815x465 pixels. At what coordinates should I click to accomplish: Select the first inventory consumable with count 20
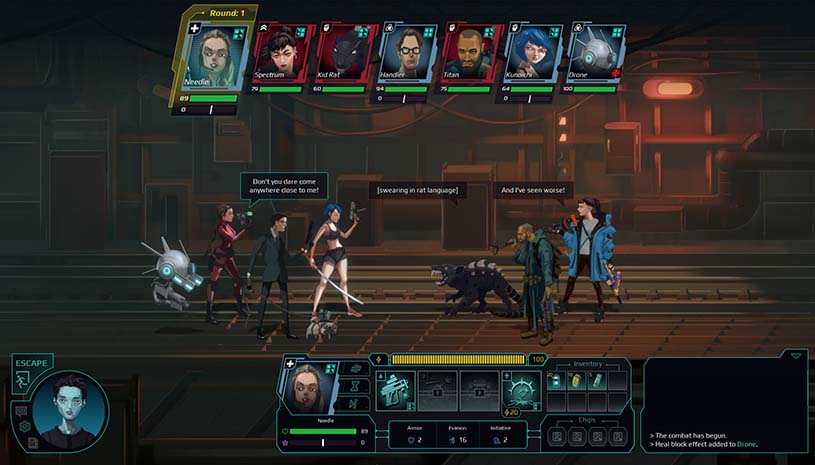(x=558, y=382)
